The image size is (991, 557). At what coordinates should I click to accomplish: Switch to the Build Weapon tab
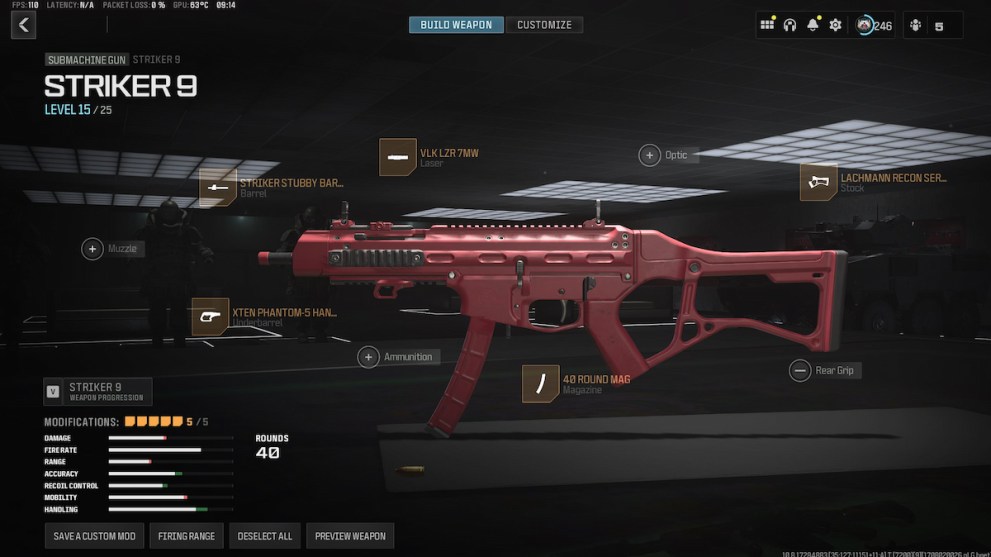456,25
